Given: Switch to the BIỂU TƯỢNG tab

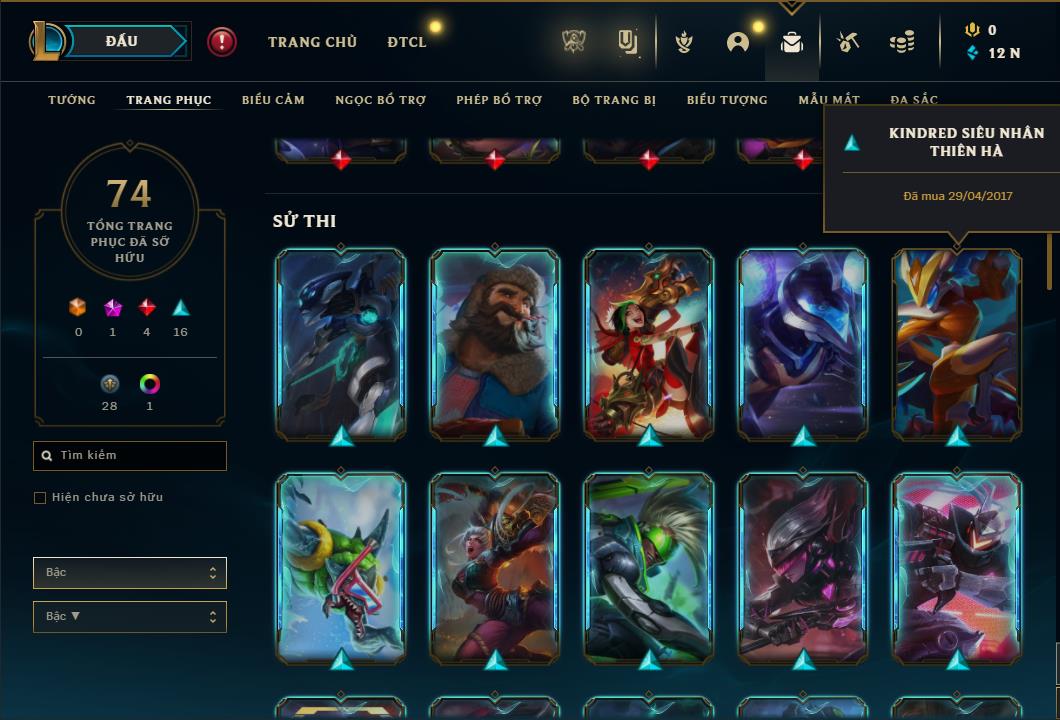Looking at the screenshot, I should pyautogui.click(x=727, y=100).
